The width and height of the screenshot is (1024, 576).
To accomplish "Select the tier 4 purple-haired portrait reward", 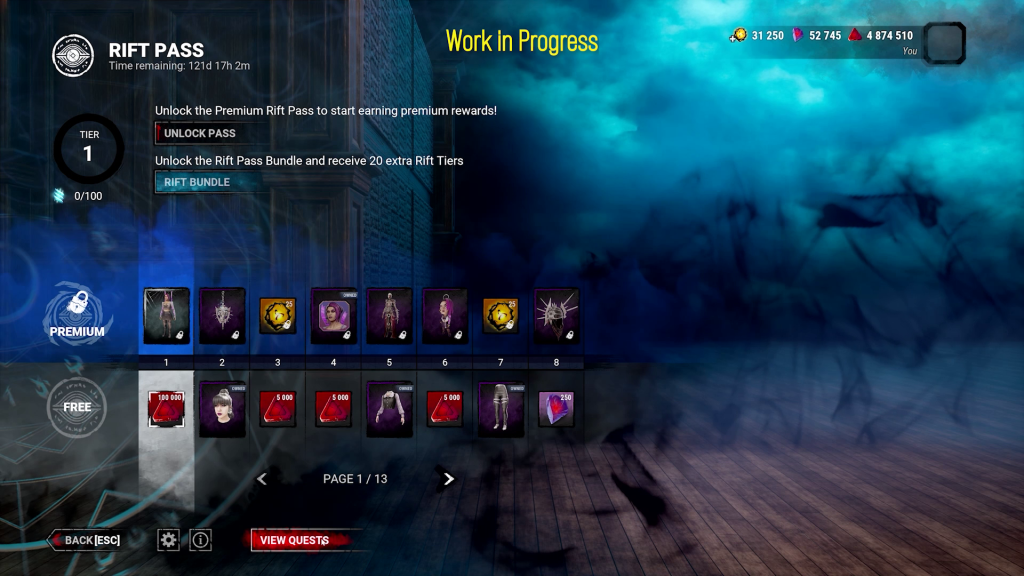I will (334, 316).
